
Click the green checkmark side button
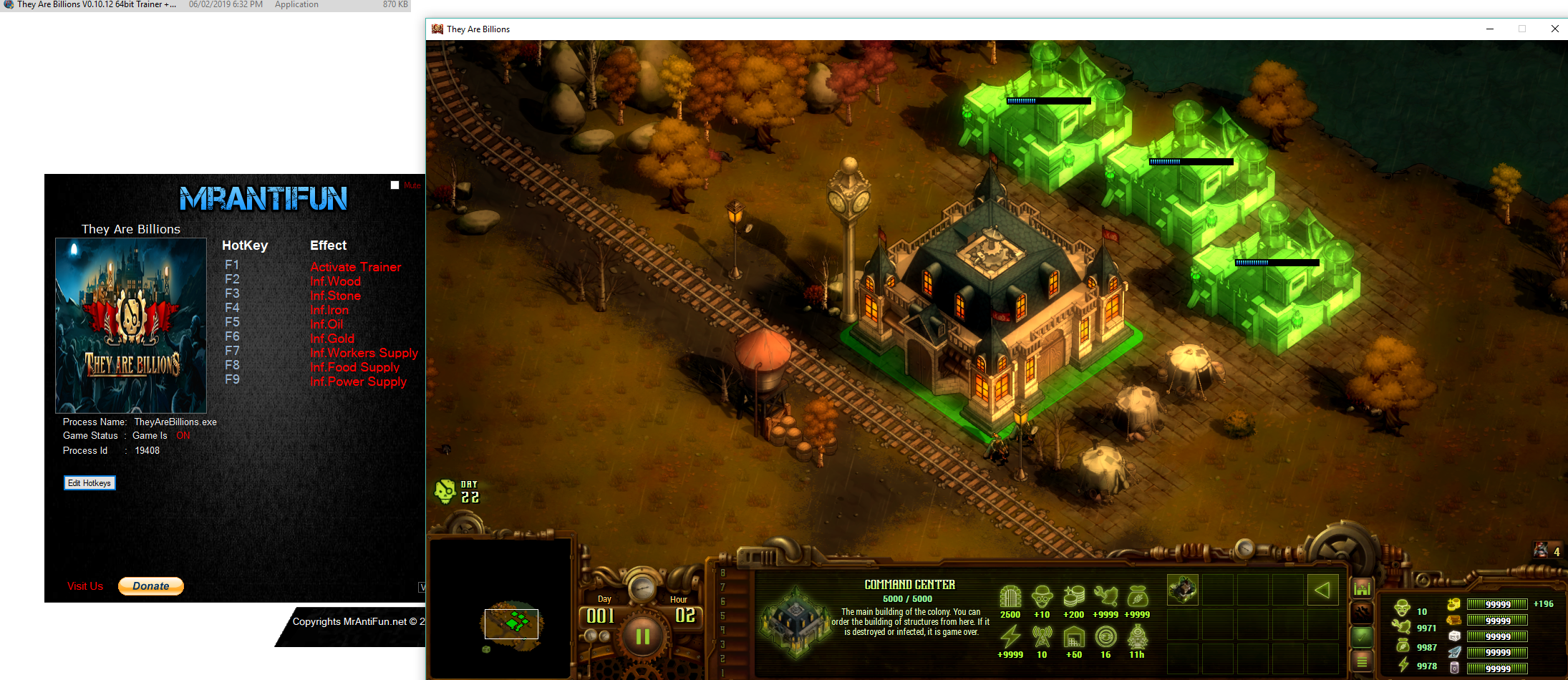pos(1362,636)
